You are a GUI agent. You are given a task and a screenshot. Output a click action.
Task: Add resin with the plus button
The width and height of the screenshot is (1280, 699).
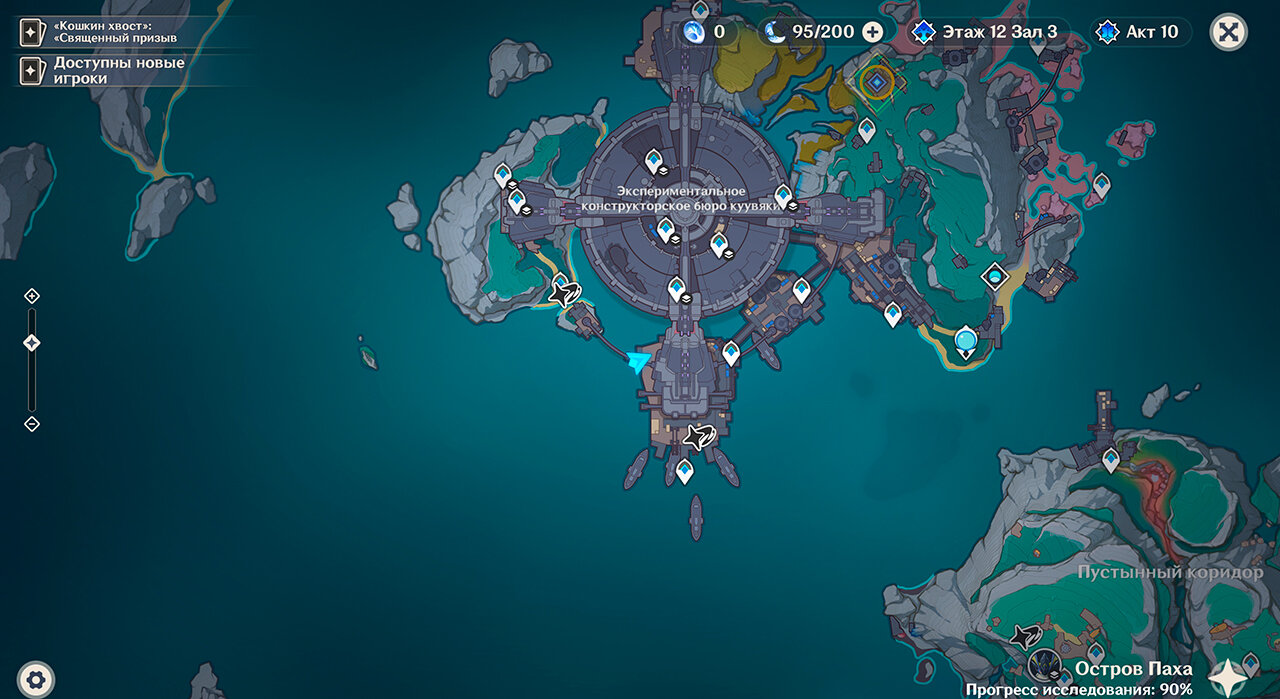[x=873, y=32]
